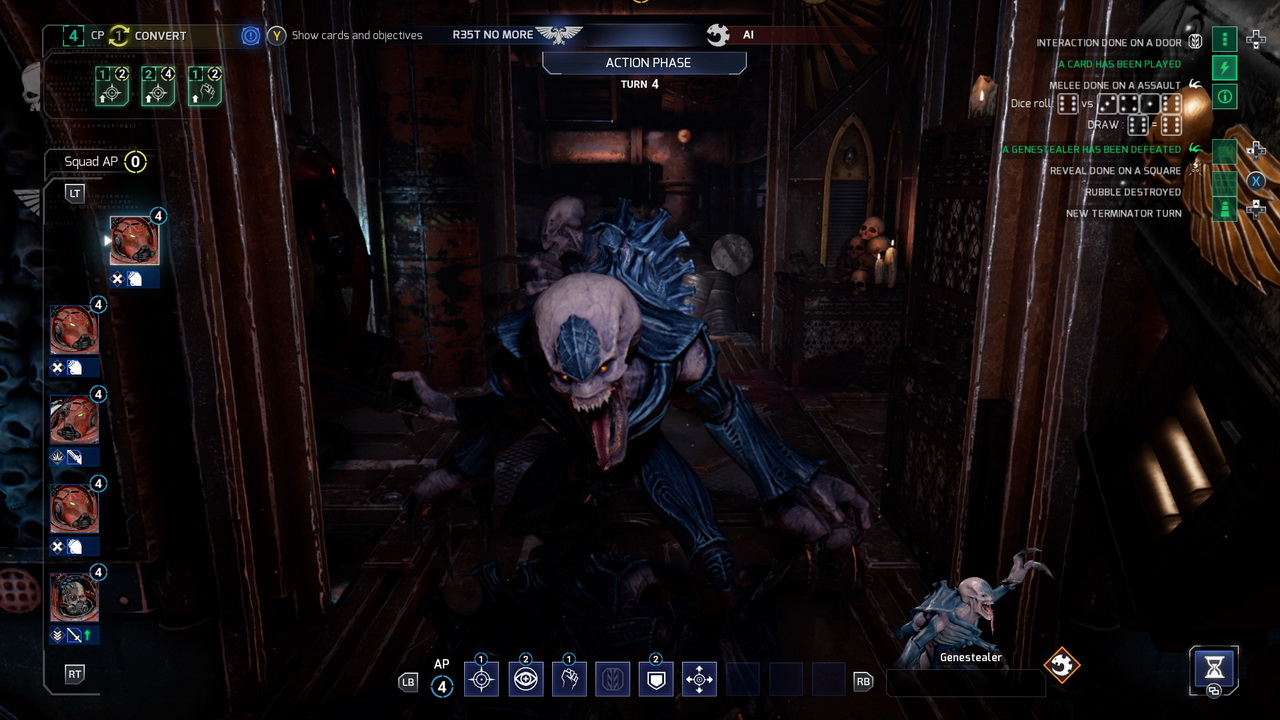
Task: Select the shield guard action
Action: (656, 680)
